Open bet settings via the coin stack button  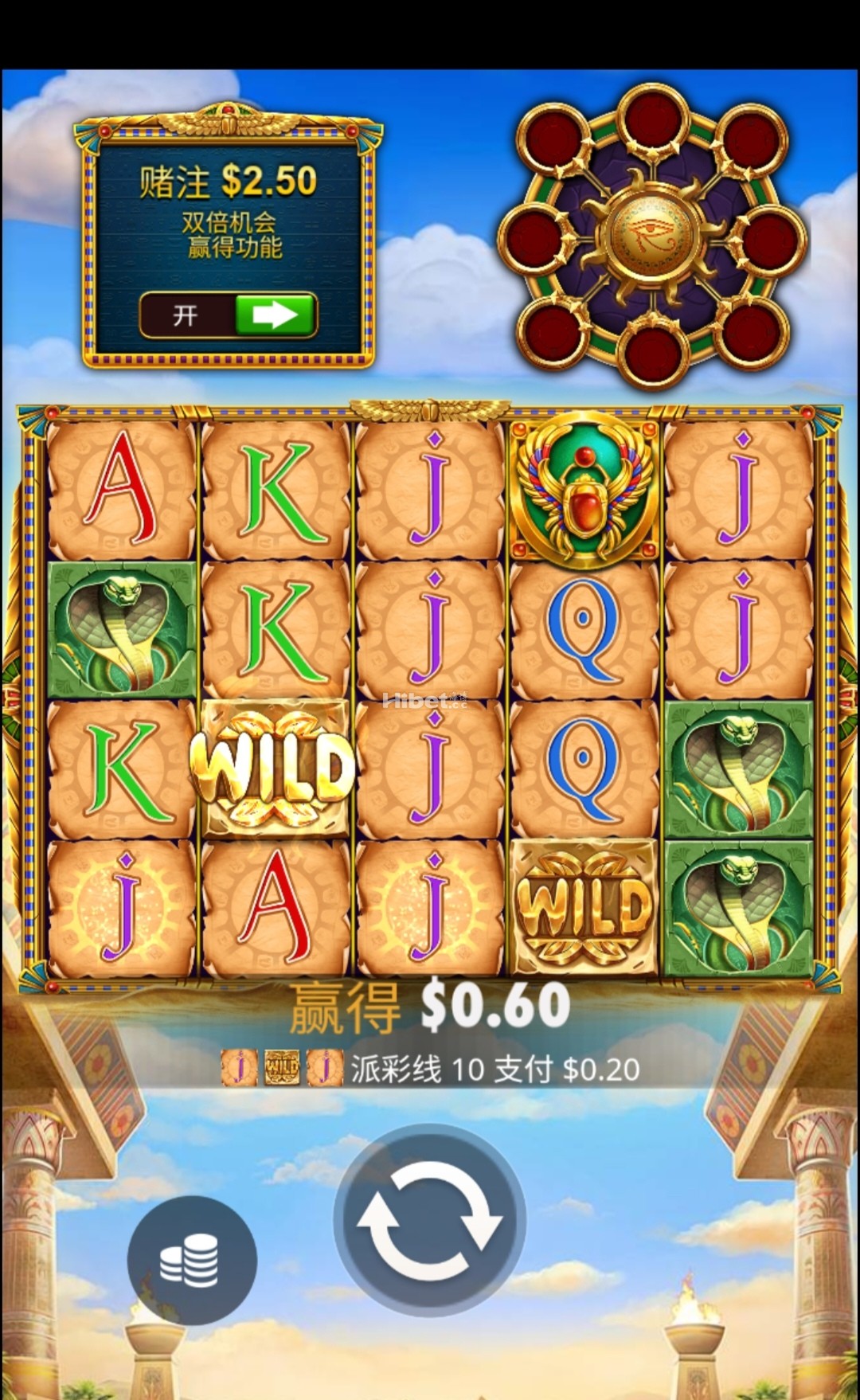pos(192,1261)
